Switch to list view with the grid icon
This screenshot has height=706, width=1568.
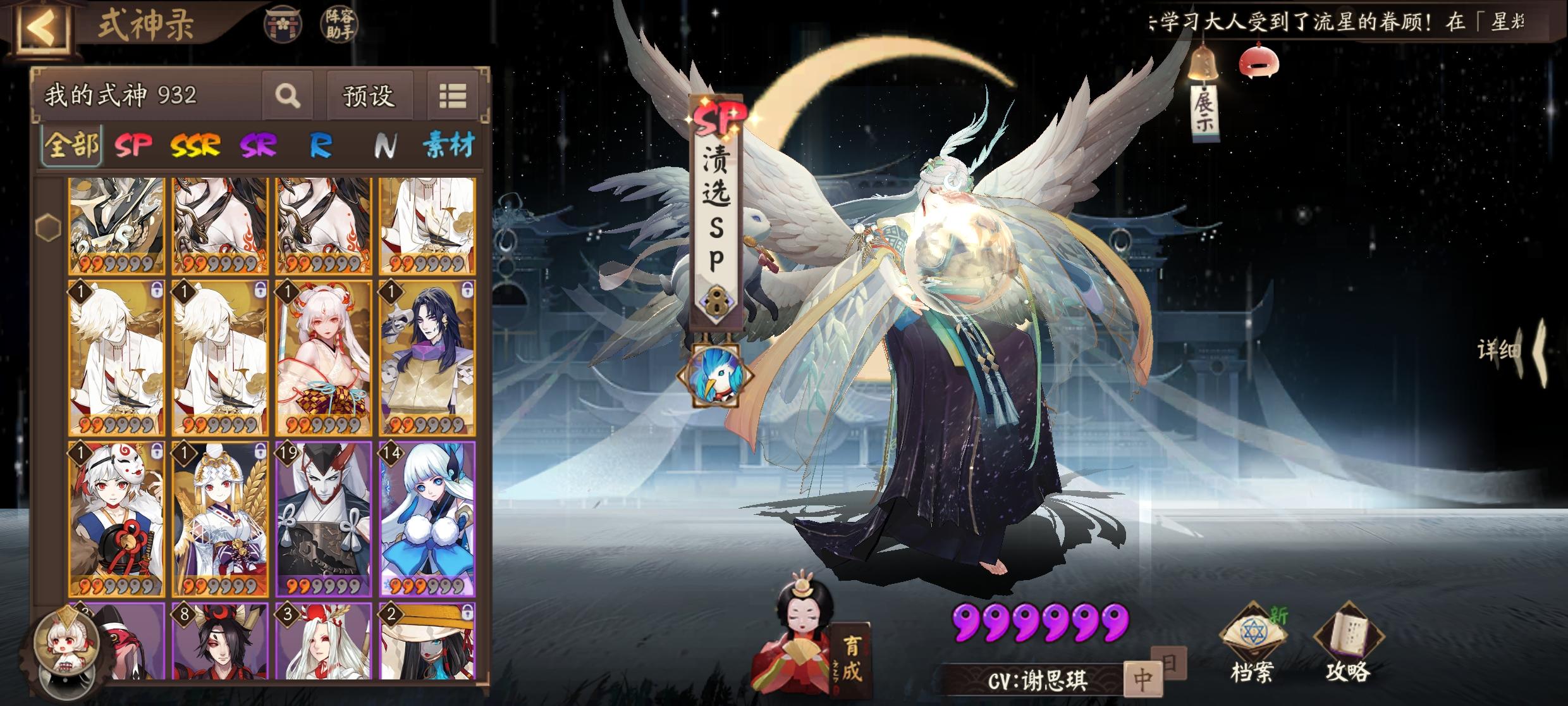(x=454, y=95)
